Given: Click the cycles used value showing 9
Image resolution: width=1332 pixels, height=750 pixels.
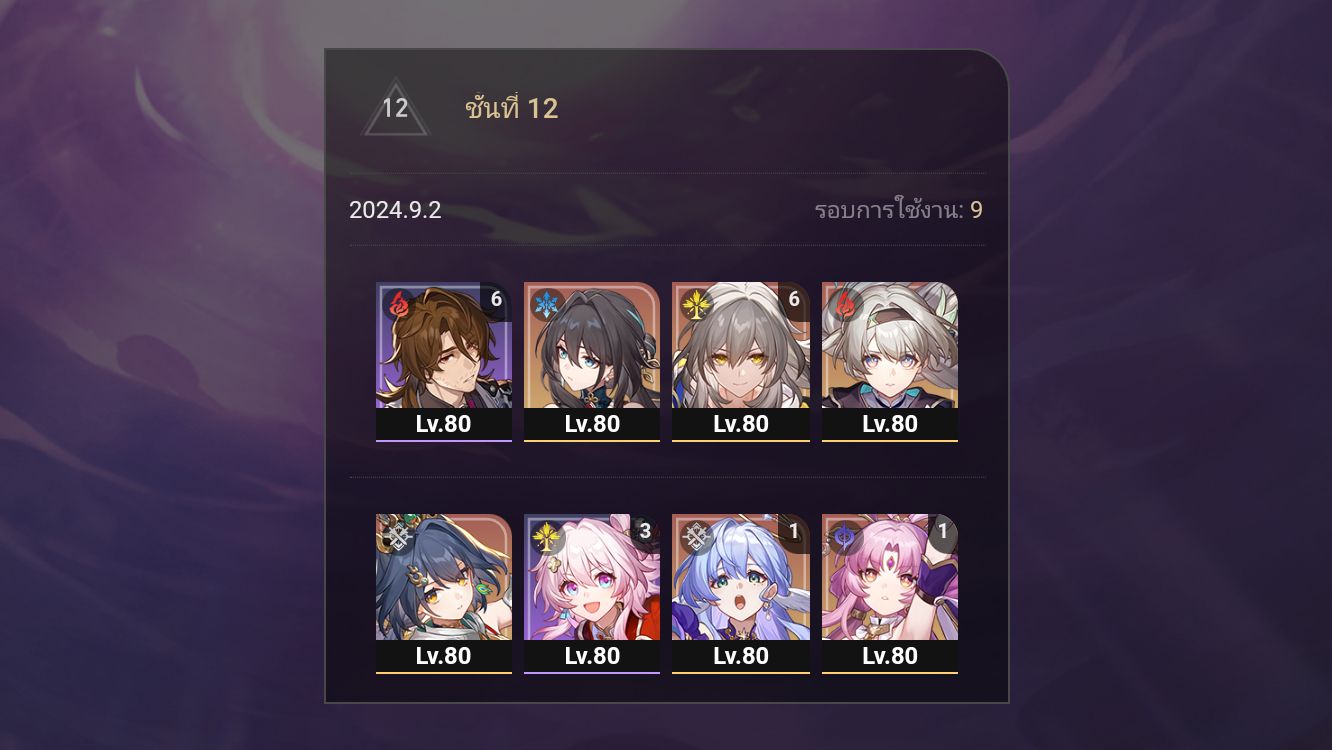Looking at the screenshot, I should click(976, 212).
